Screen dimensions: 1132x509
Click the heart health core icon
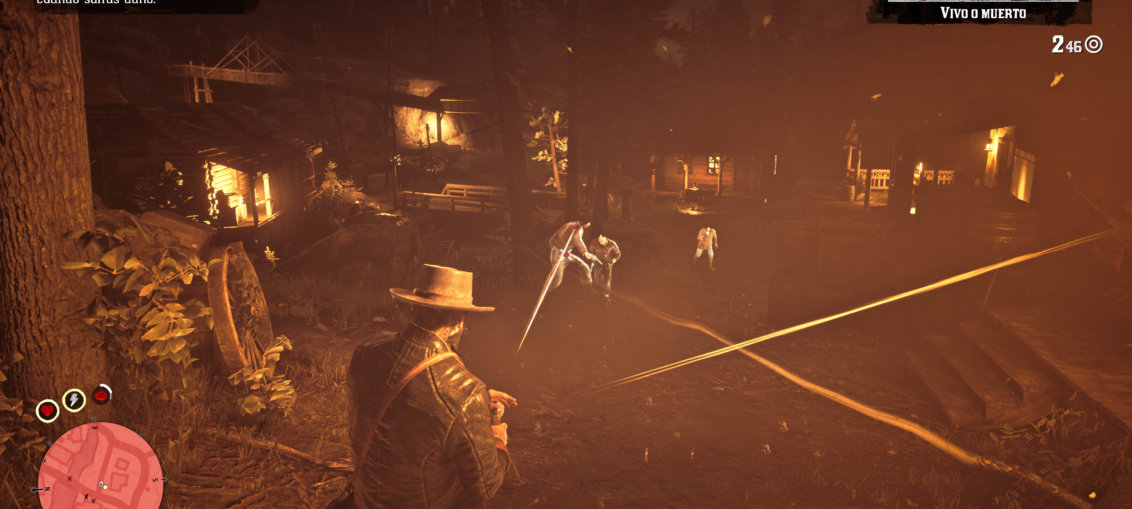coord(47,410)
